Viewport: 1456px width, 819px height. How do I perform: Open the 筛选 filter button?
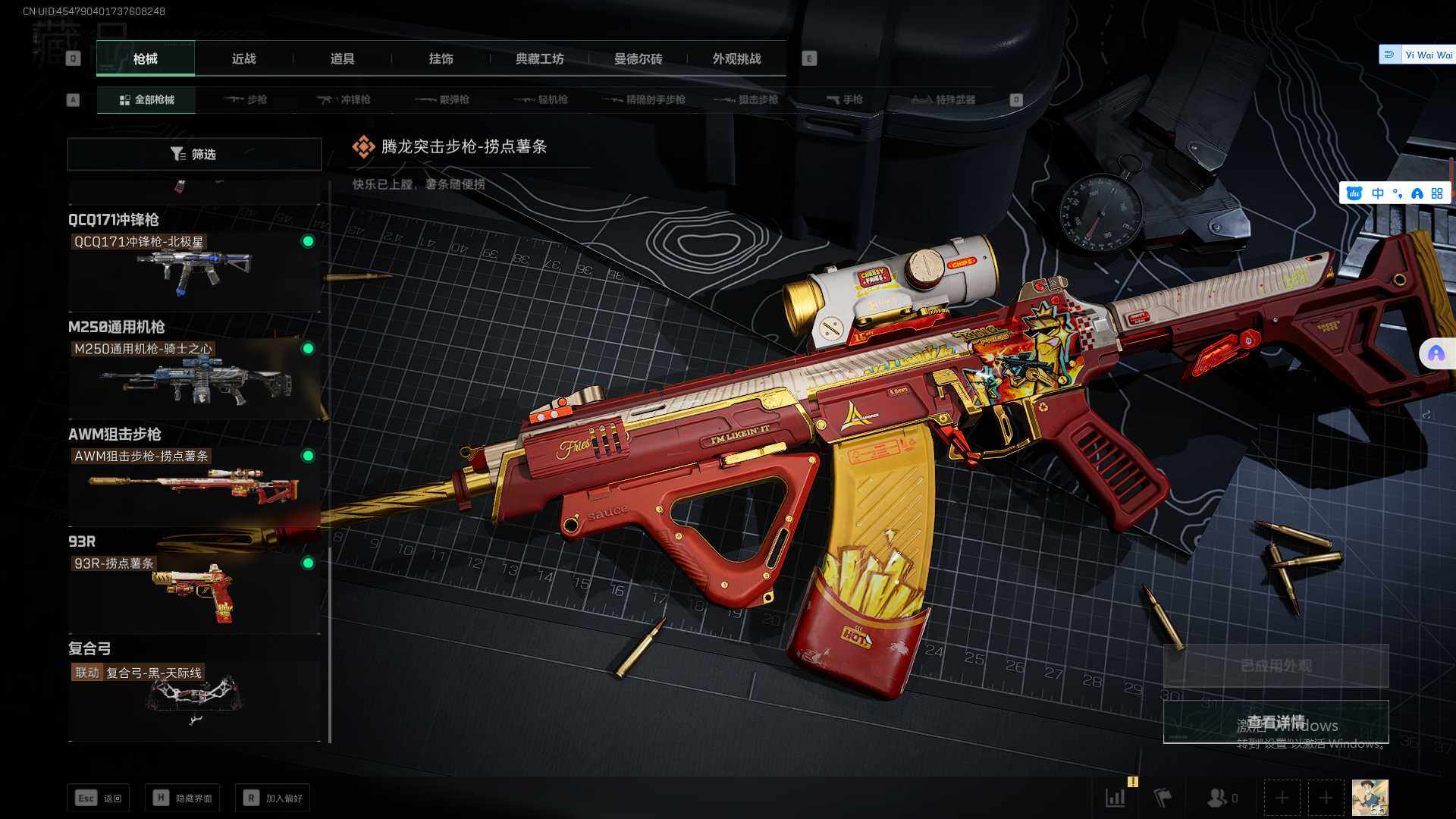point(194,154)
